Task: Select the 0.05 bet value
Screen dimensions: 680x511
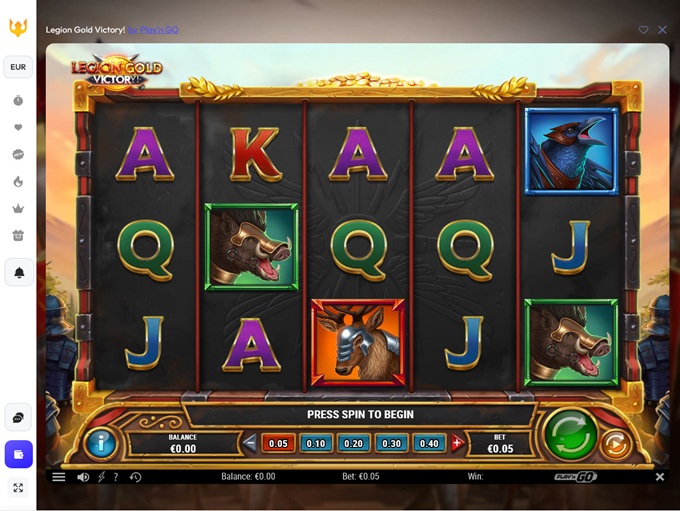Action: (x=278, y=443)
